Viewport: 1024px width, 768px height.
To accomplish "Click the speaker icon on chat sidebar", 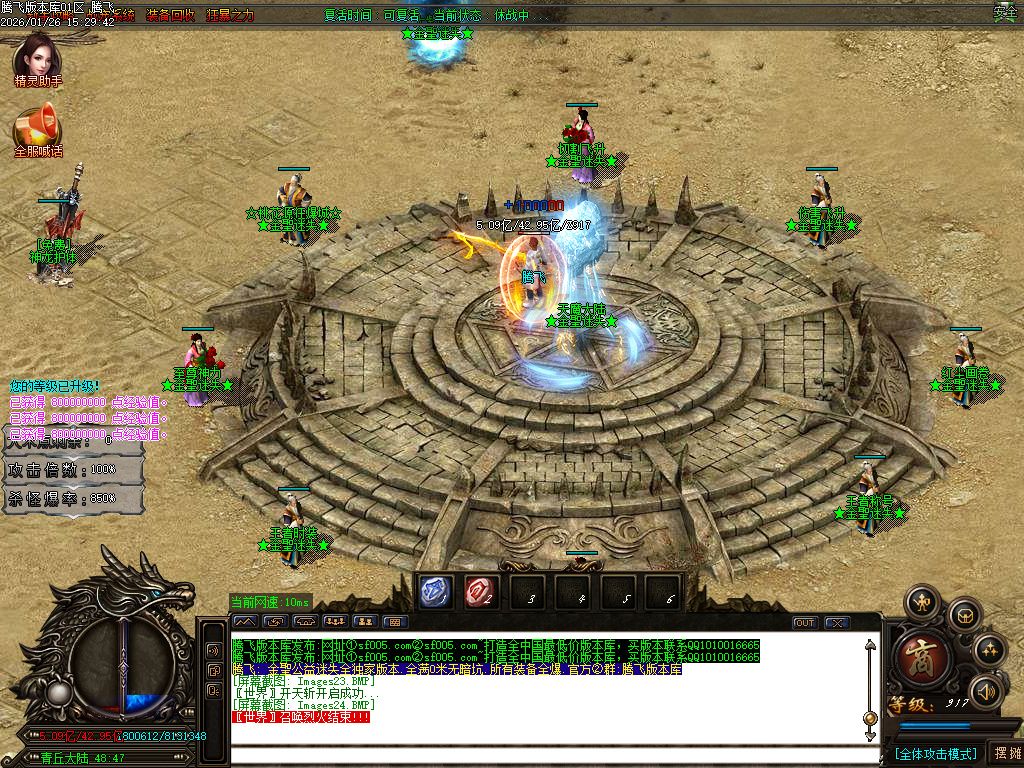I will [x=214, y=649].
